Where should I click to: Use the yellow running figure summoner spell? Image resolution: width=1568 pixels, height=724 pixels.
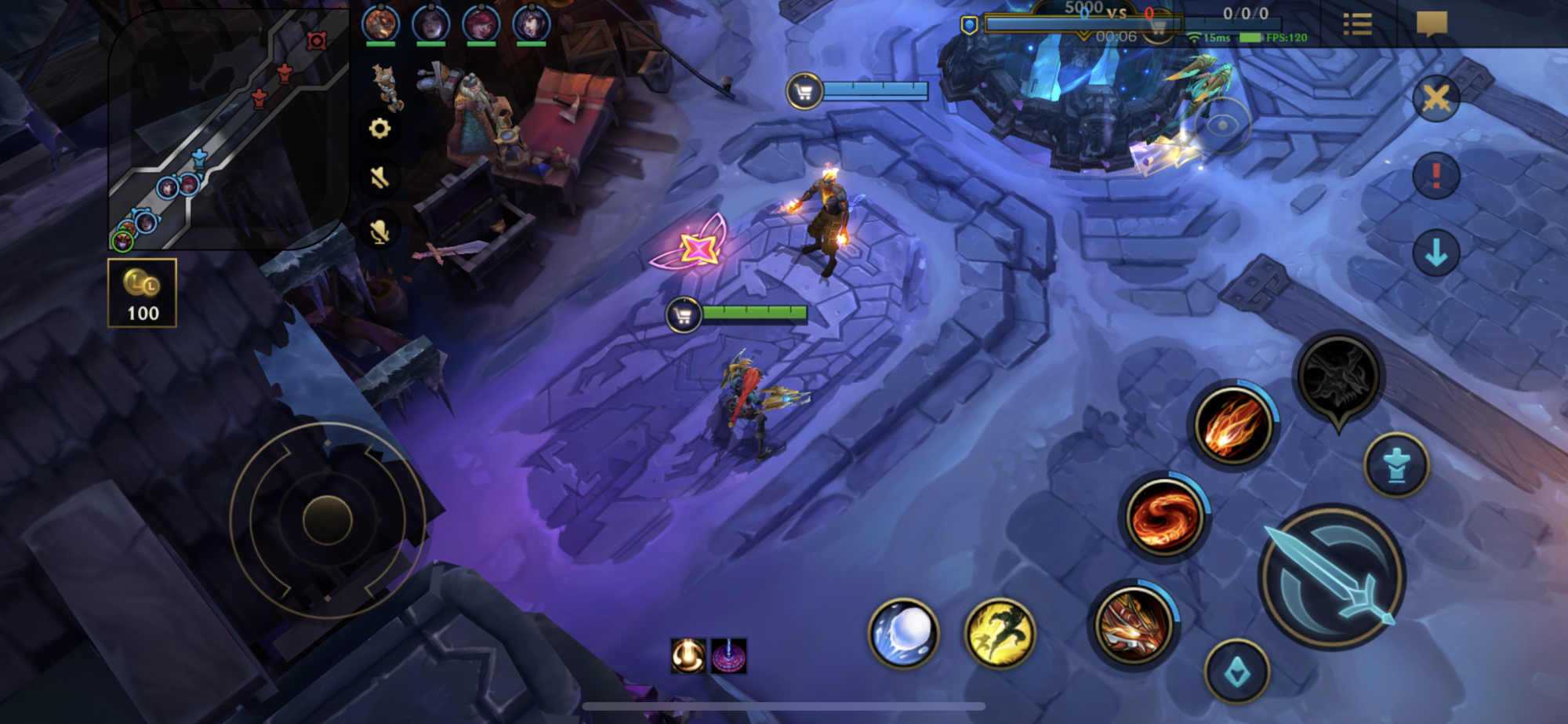tap(999, 633)
